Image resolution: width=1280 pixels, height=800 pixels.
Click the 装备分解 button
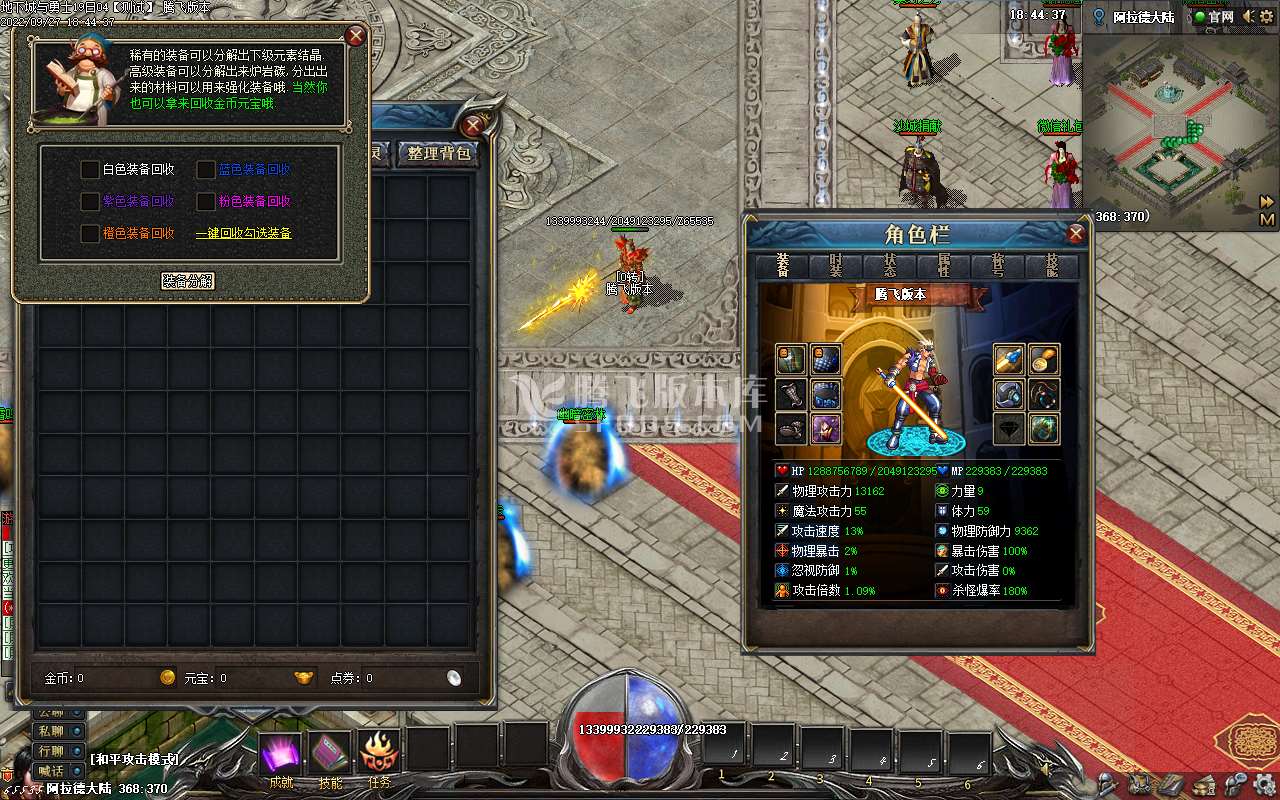click(x=189, y=281)
